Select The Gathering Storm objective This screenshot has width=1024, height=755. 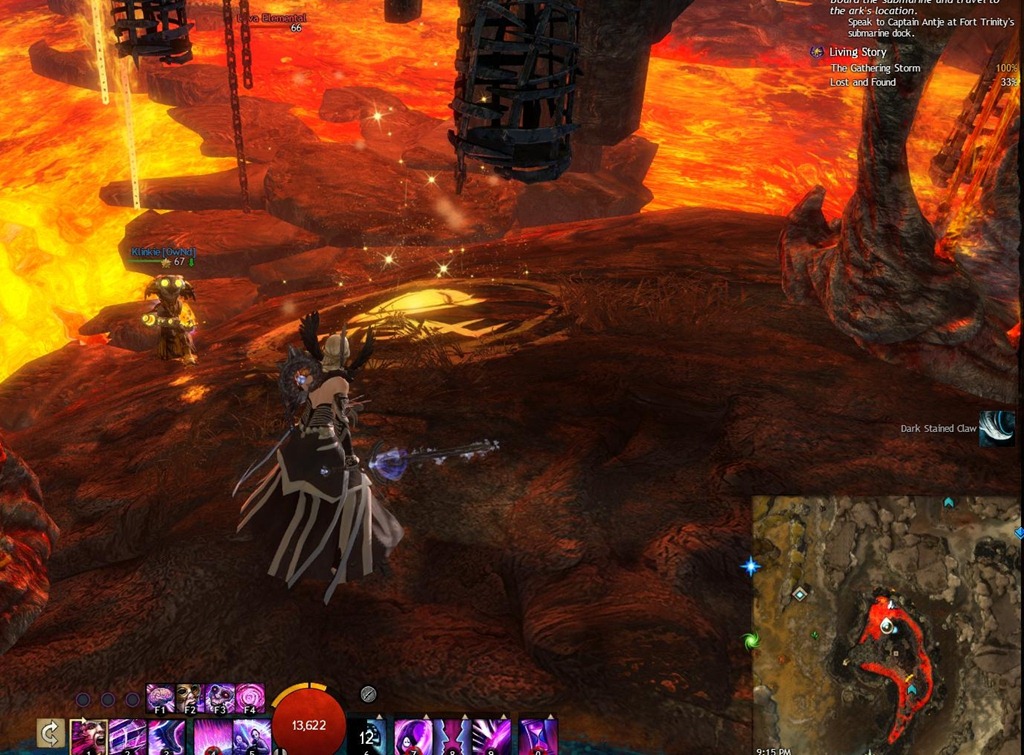pos(875,68)
